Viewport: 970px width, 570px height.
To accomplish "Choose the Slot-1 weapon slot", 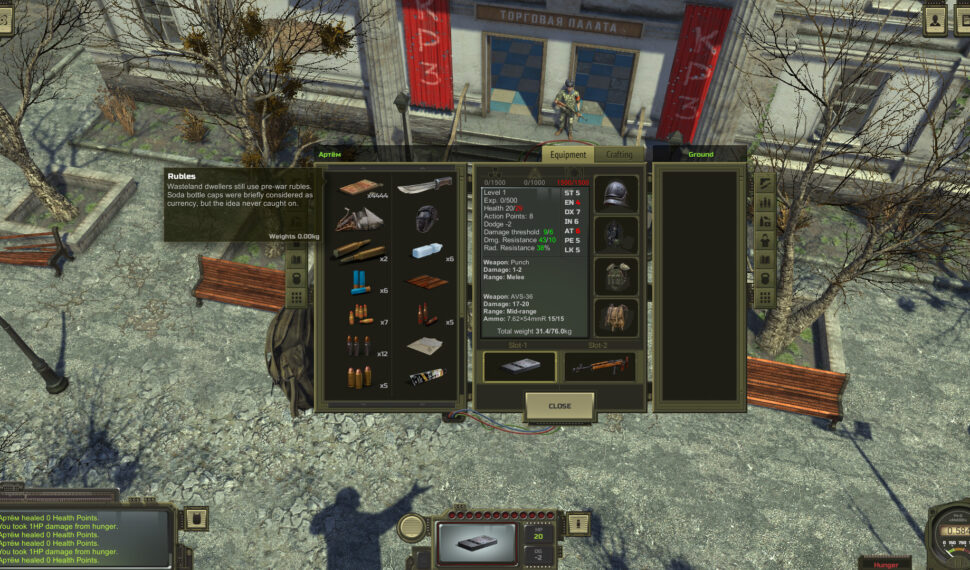I will pyautogui.click(x=519, y=367).
